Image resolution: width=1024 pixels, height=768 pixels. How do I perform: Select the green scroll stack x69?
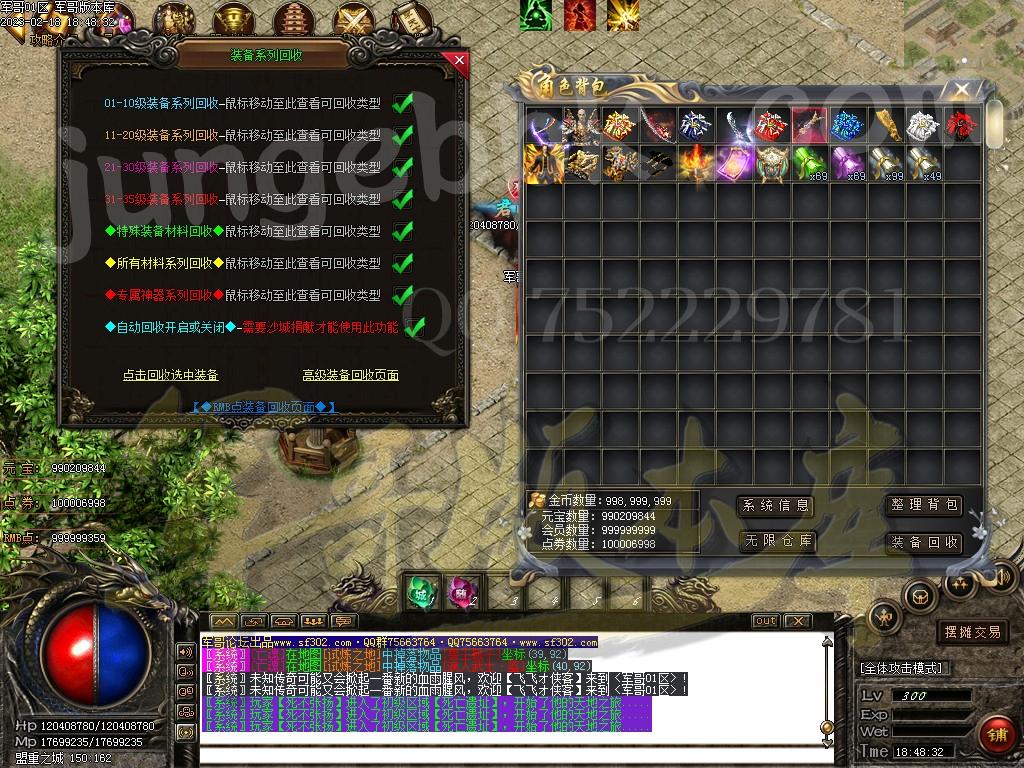(810, 163)
